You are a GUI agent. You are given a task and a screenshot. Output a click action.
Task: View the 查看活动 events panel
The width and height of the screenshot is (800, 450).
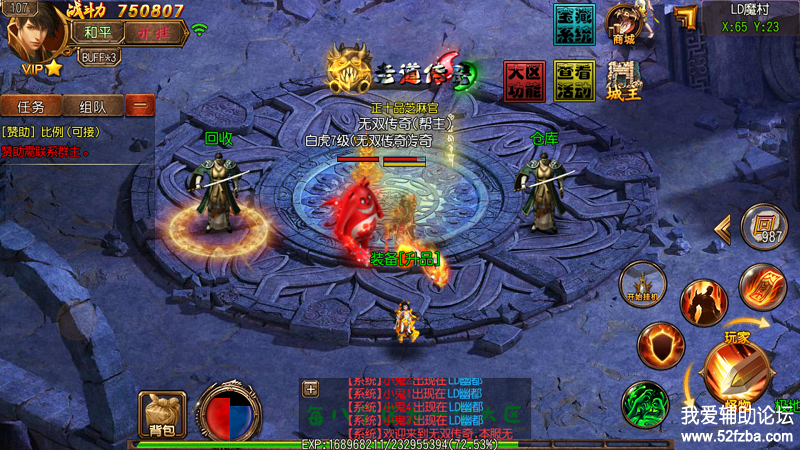click(x=574, y=82)
